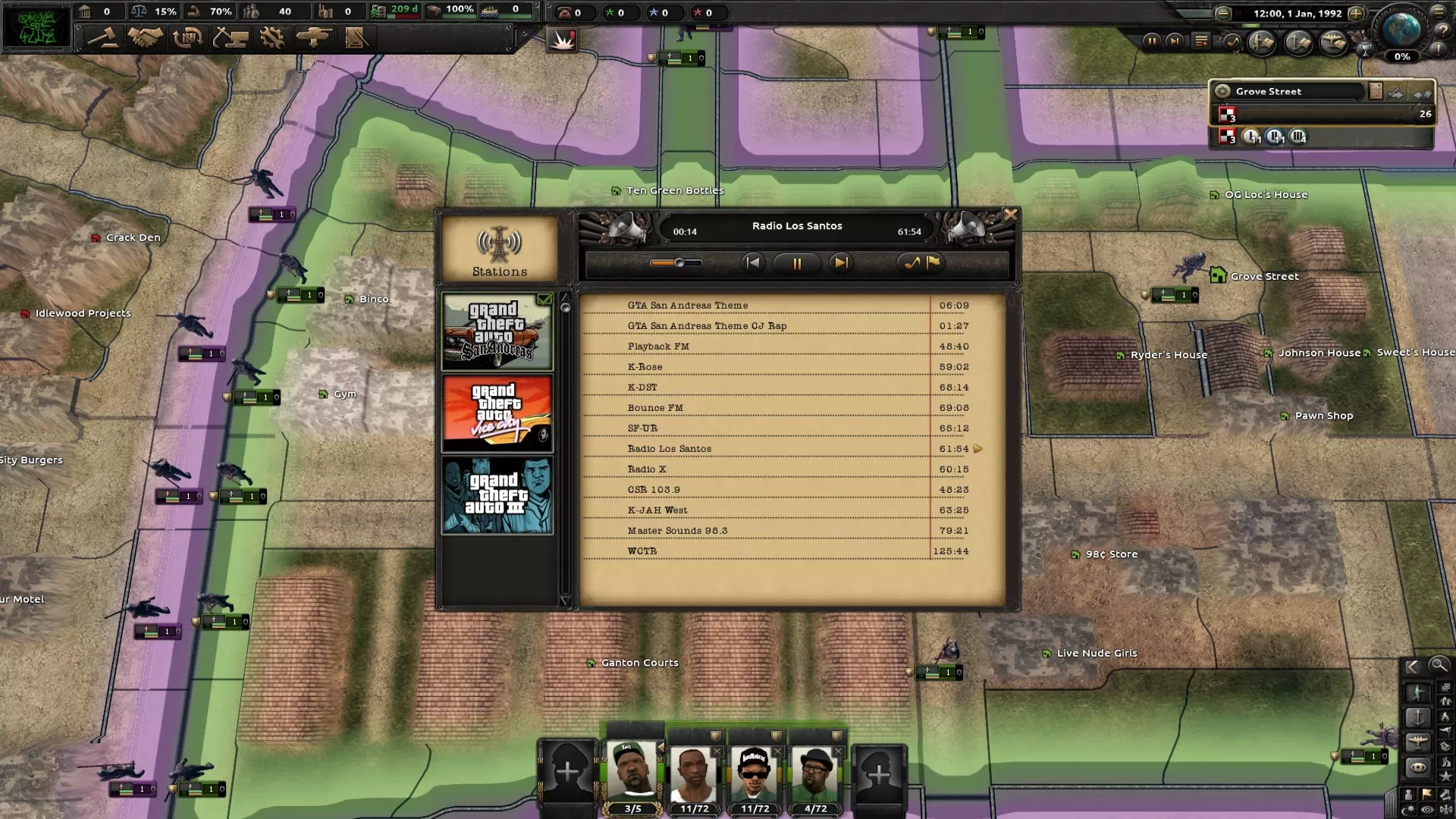Viewport: 1456px width, 819px height.
Task: Choose the GTA Vice City station
Action: [497, 414]
